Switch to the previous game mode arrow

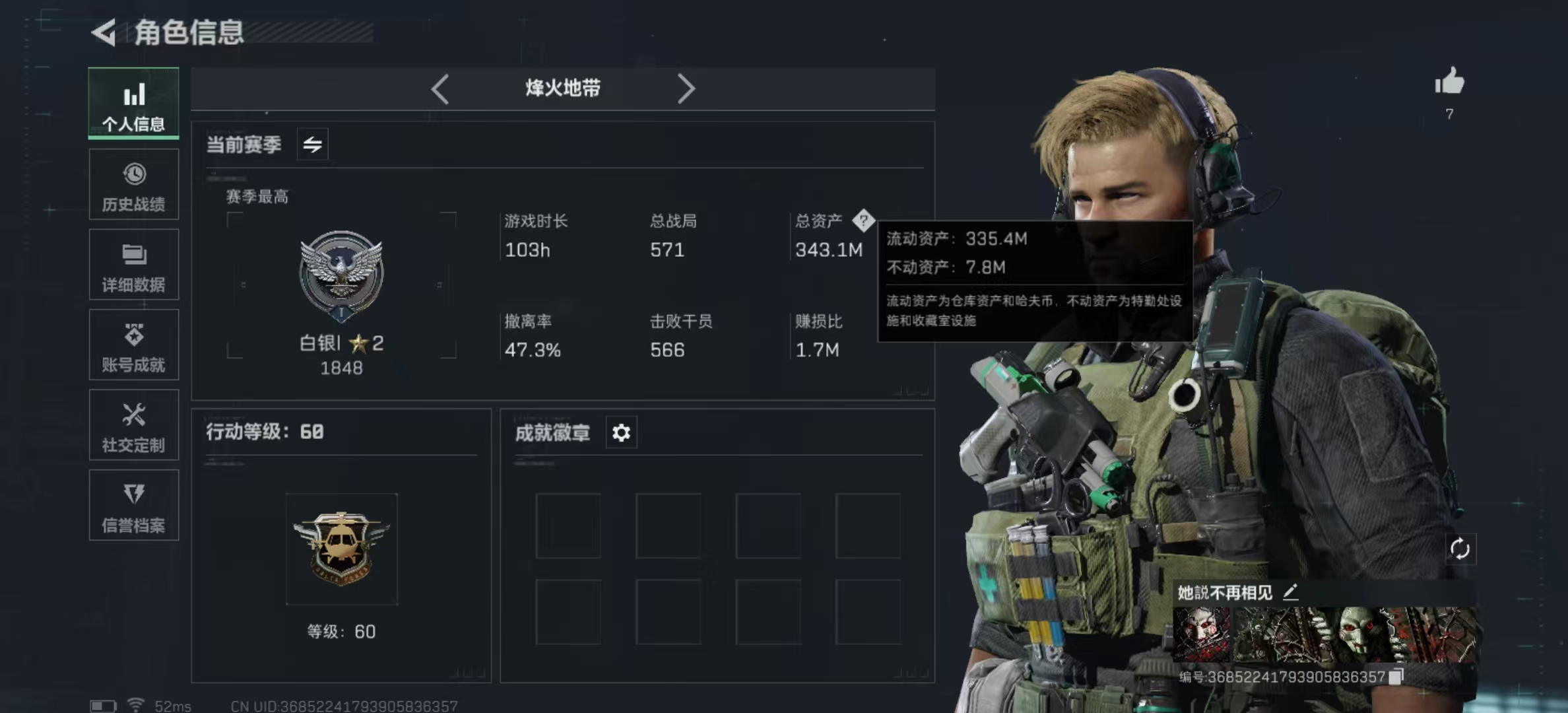pos(440,88)
